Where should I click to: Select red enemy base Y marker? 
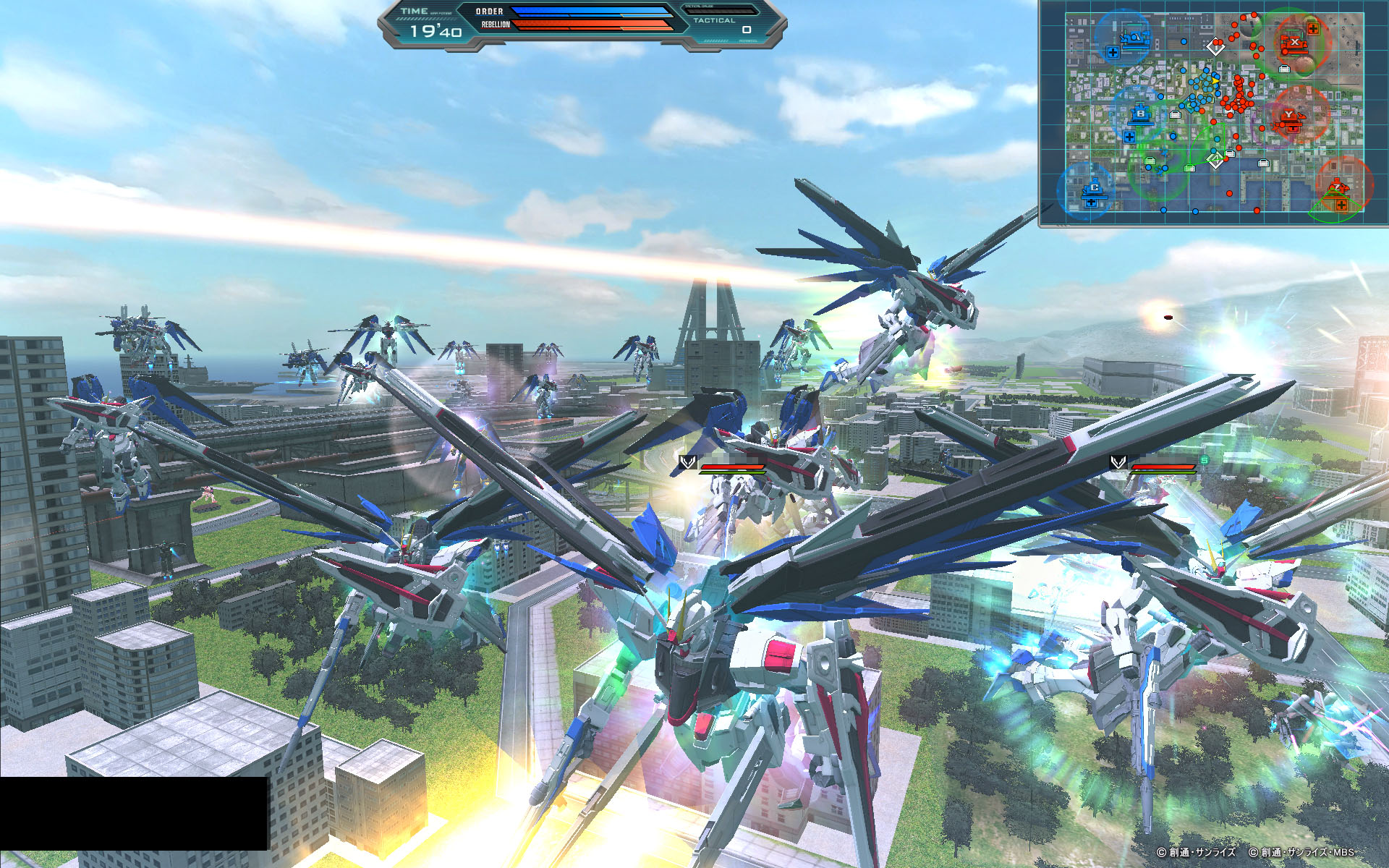1289,116
